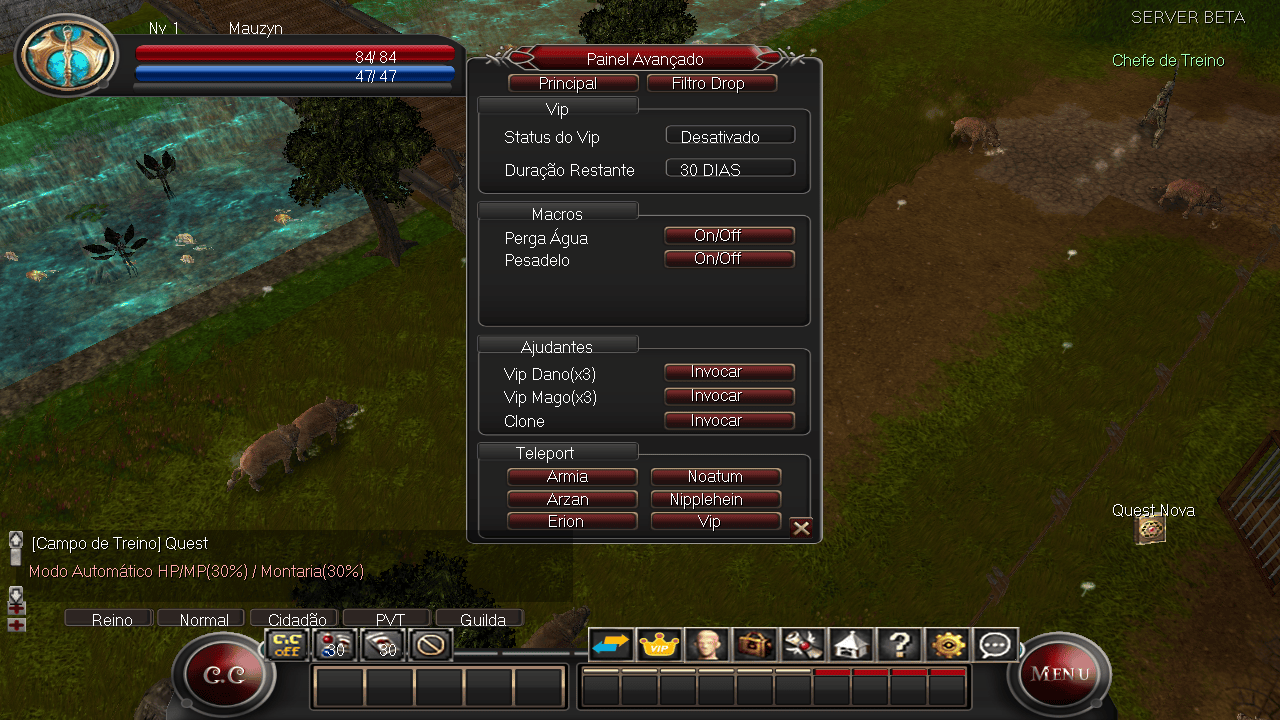This screenshot has height=720, width=1280.
Task: Close the Painel Avançado window
Action: tap(801, 528)
